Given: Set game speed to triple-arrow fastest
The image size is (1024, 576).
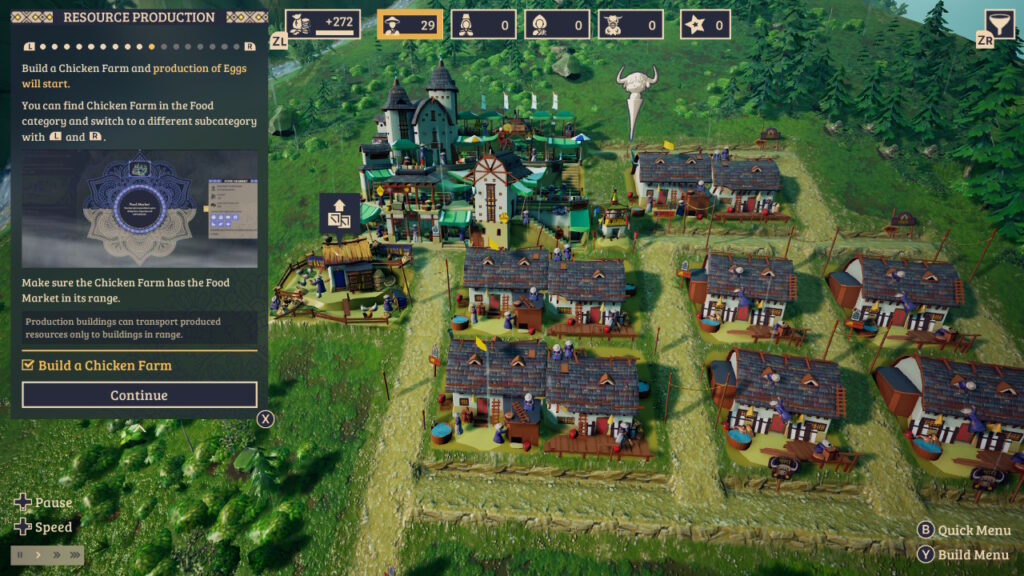Looking at the screenshot, I should coord(73,555).
